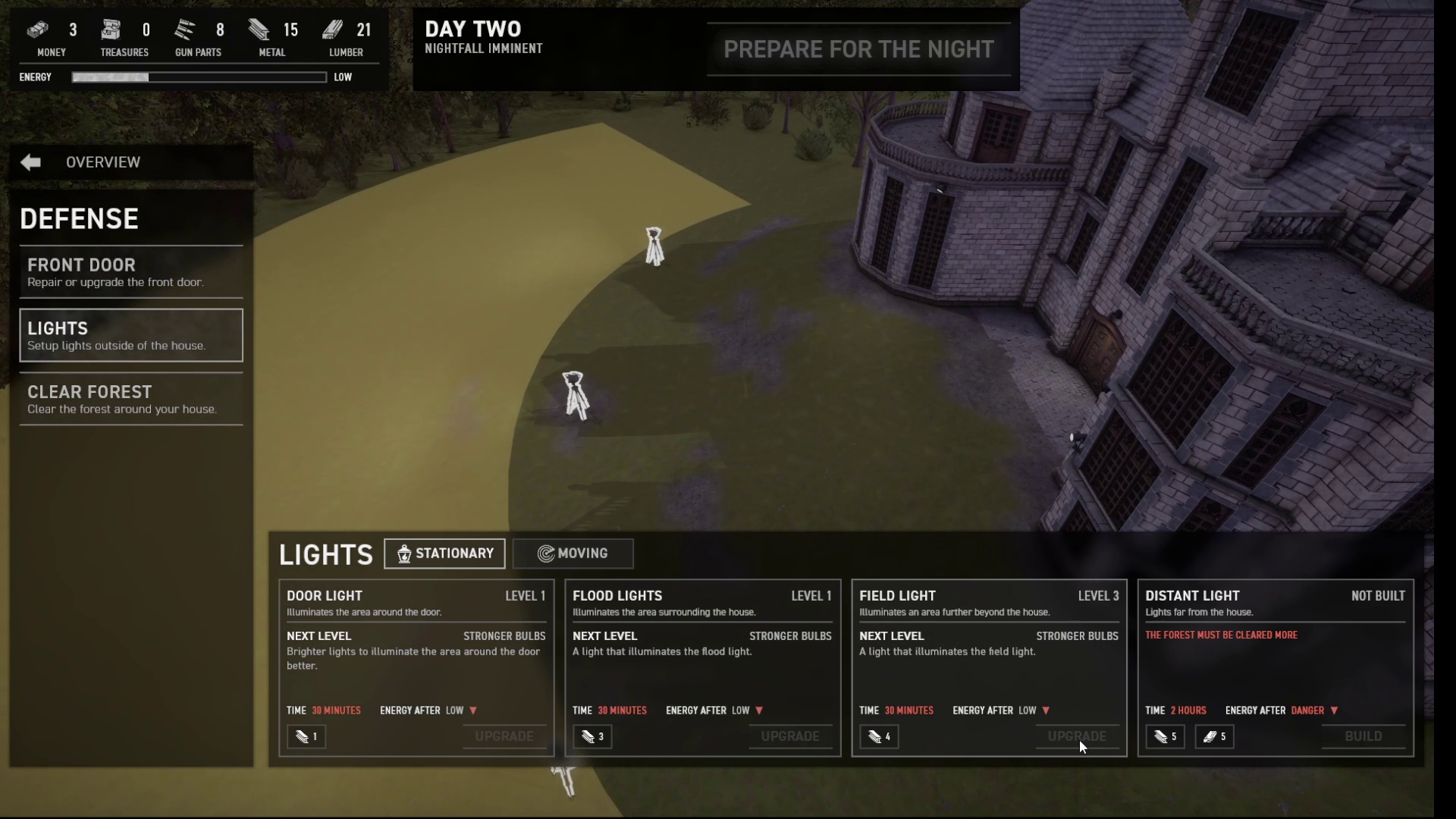The height and width of the screenshot is (819, 1456).
Task: Open the Front Door defense menu
Action: (131, 272)
